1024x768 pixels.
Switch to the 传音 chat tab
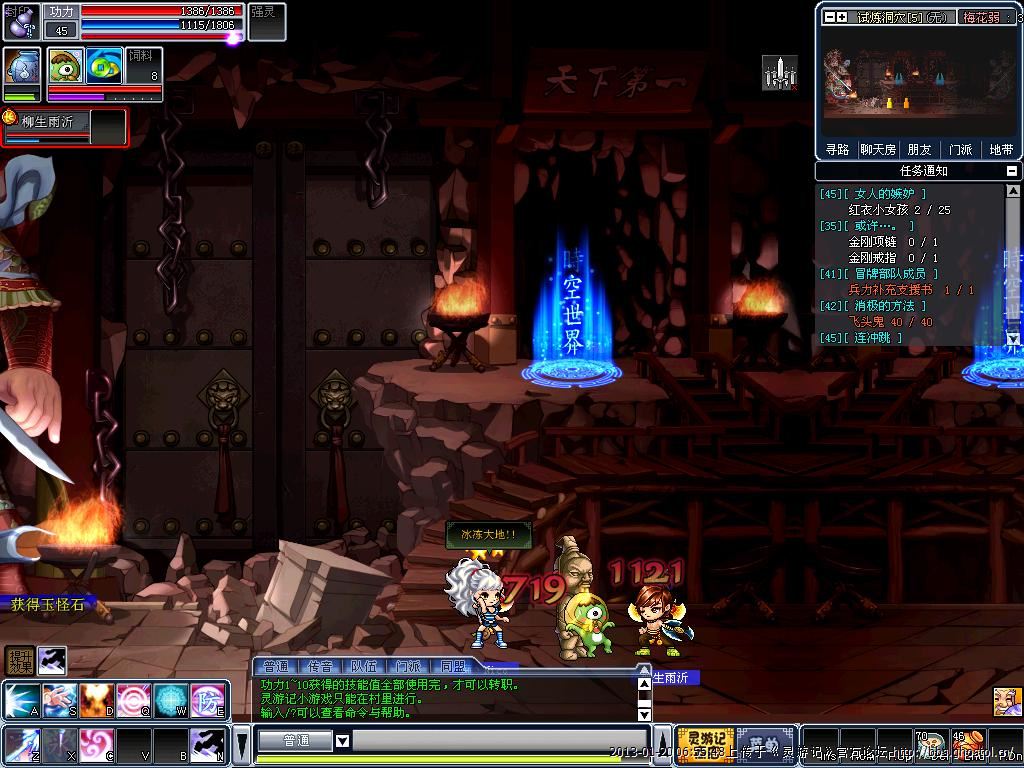click(321, 666)
